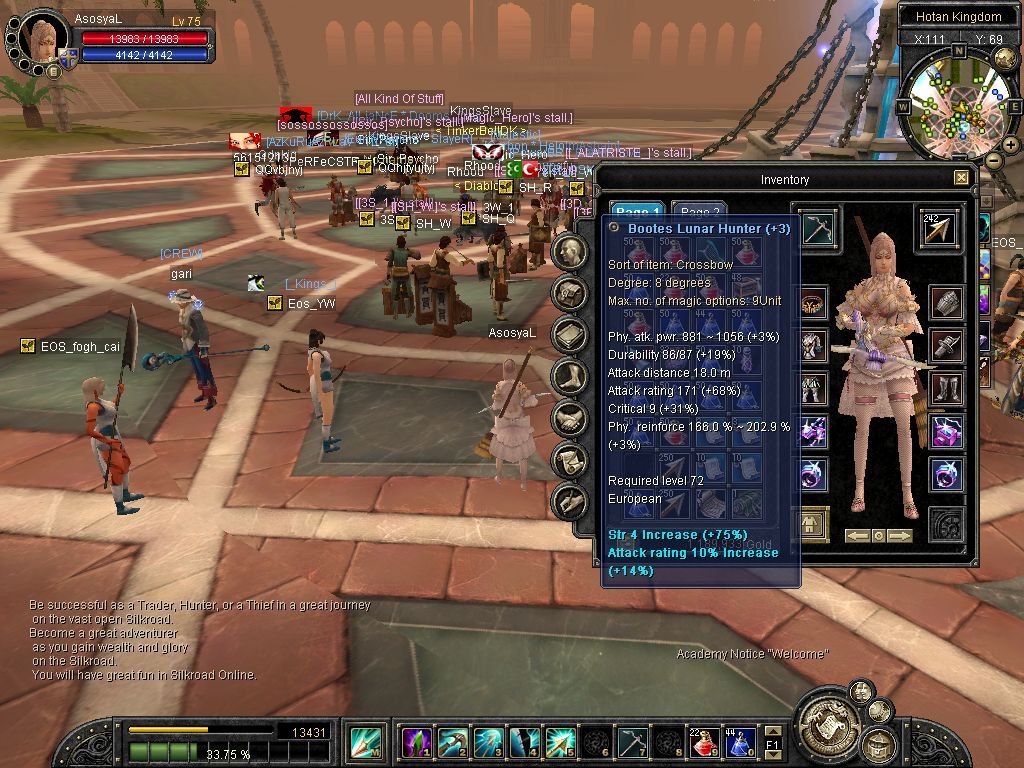Switch to inventory Page 1 tab

[638, 213]
